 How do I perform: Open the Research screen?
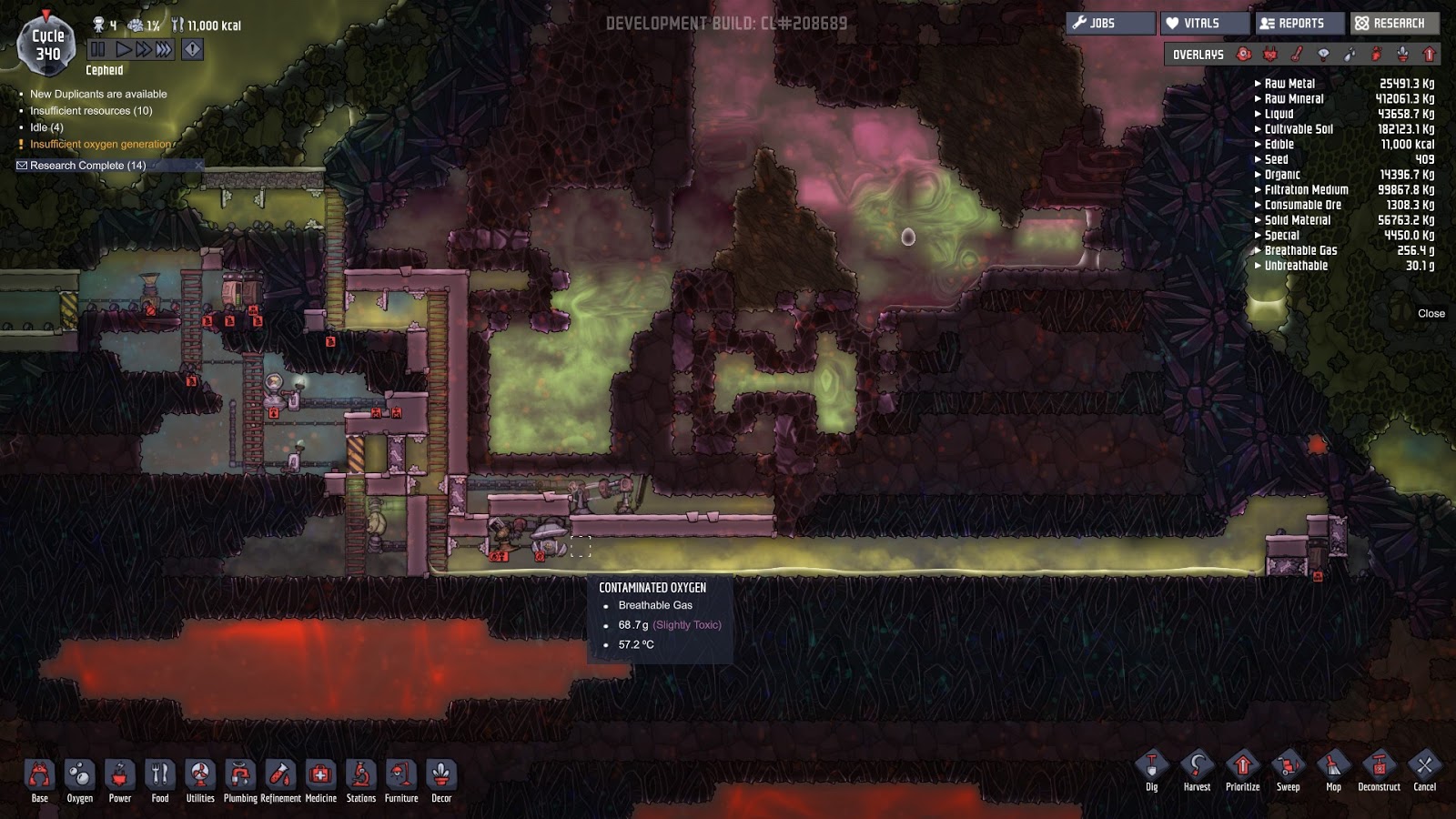pos(1394,24)
